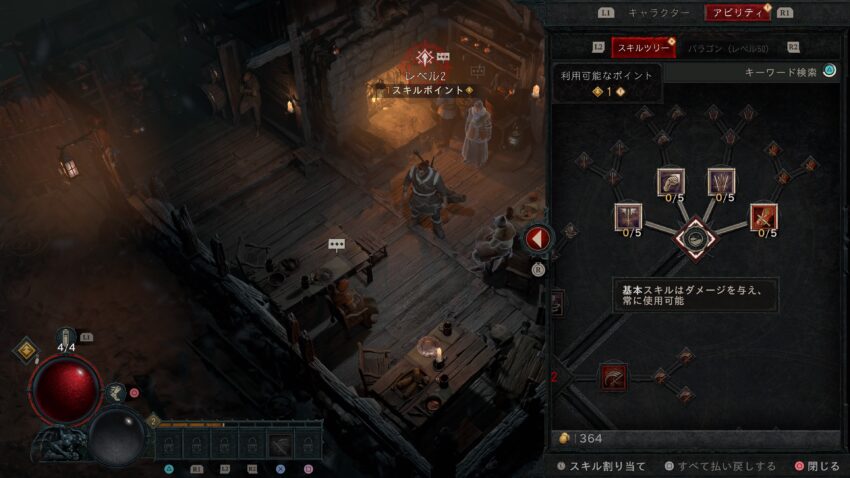This screenshot has height=478, width=850.
Task: Trigger the evade boot icon
Action: pyautogui.click(x=117, y=393)
